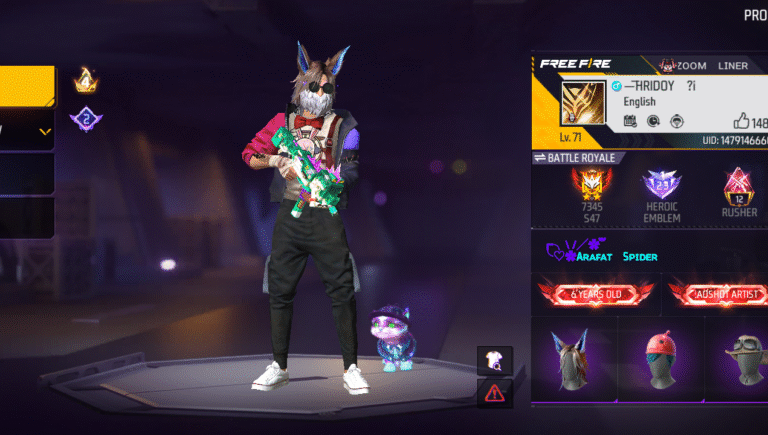Open the 6 Years Old title banner
Viewport: 768px width, 435px height.
pos(596,293)
